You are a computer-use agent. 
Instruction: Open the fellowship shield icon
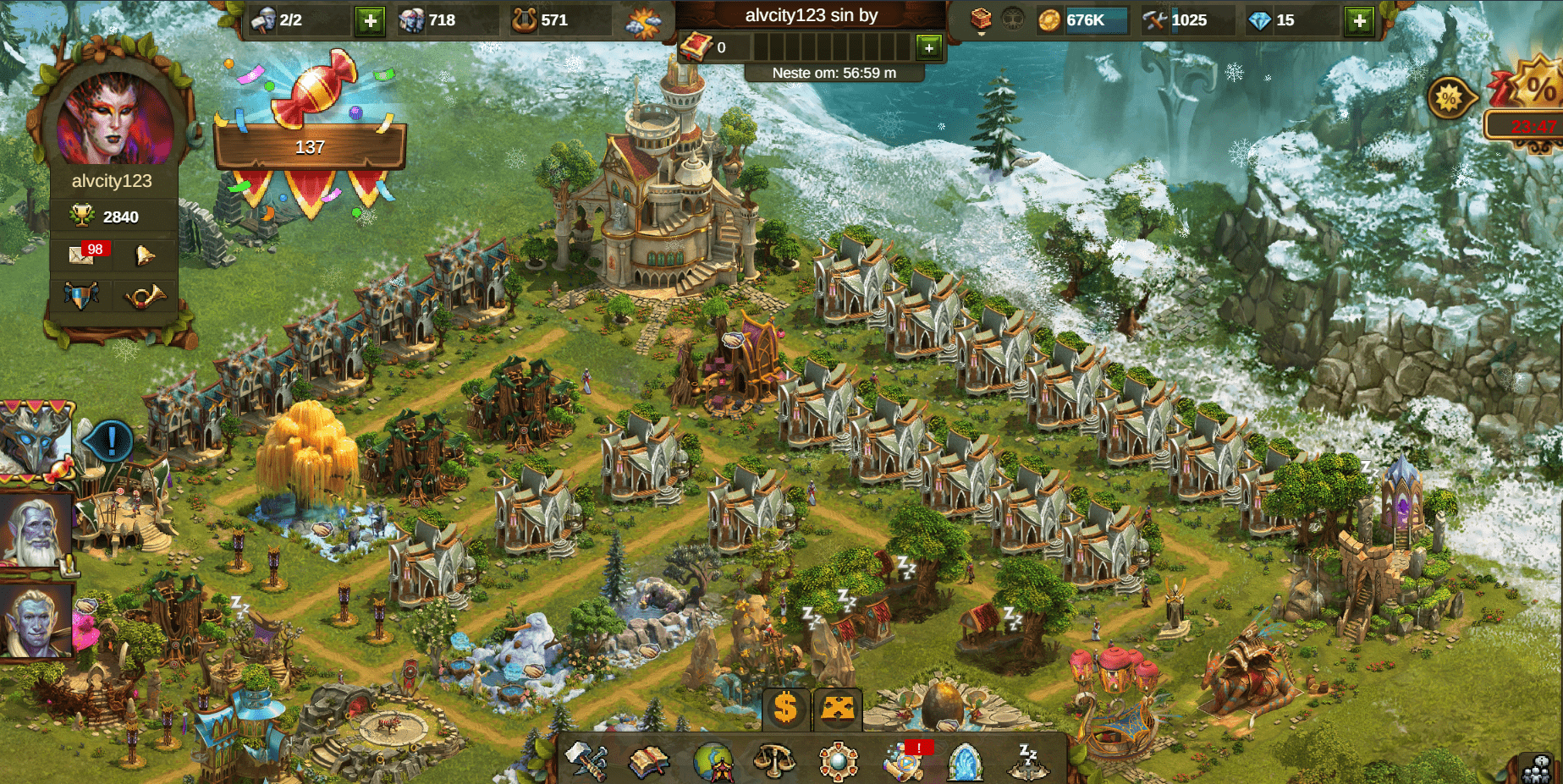81,295
